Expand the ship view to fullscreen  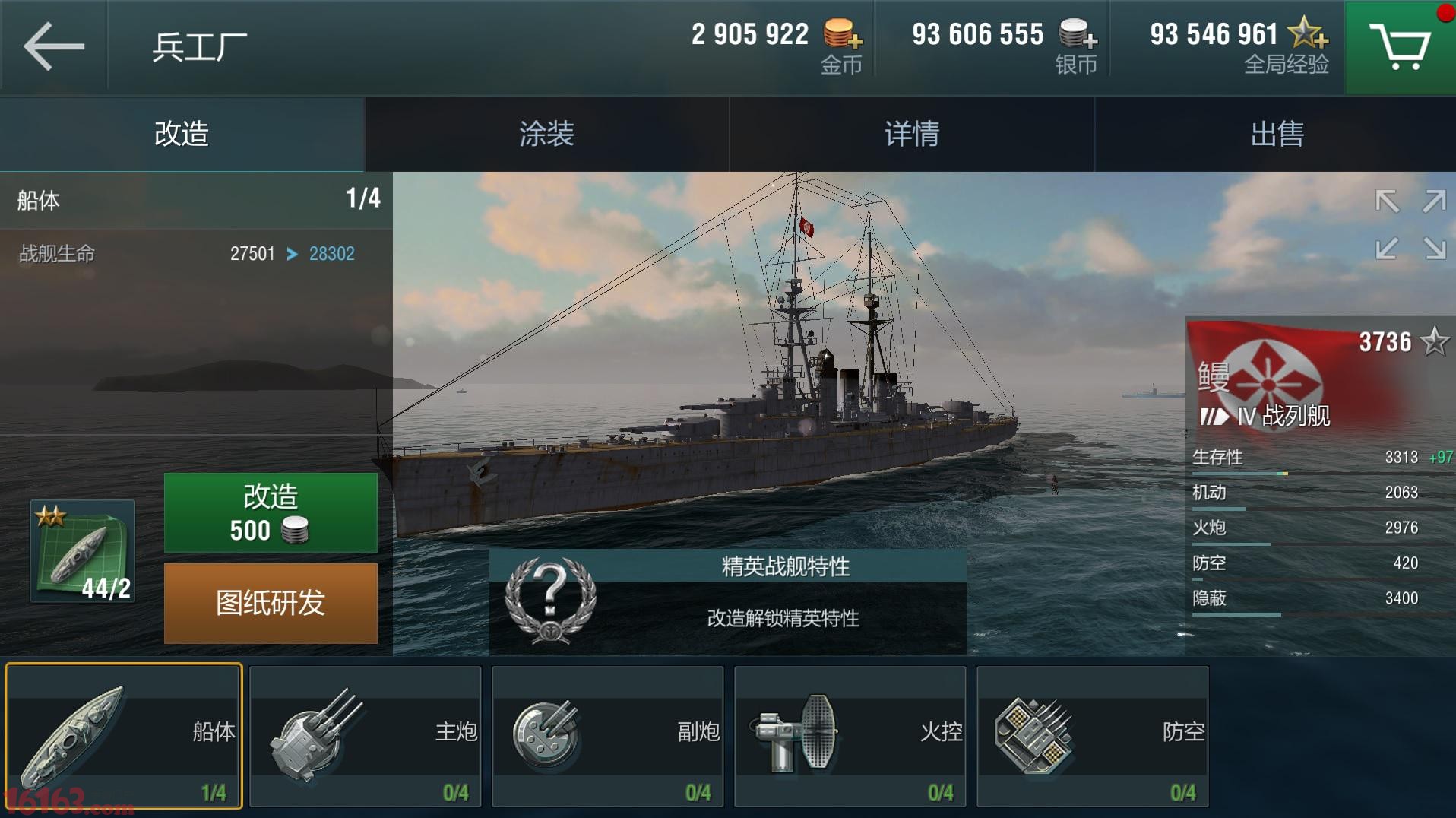point(1410,224)
